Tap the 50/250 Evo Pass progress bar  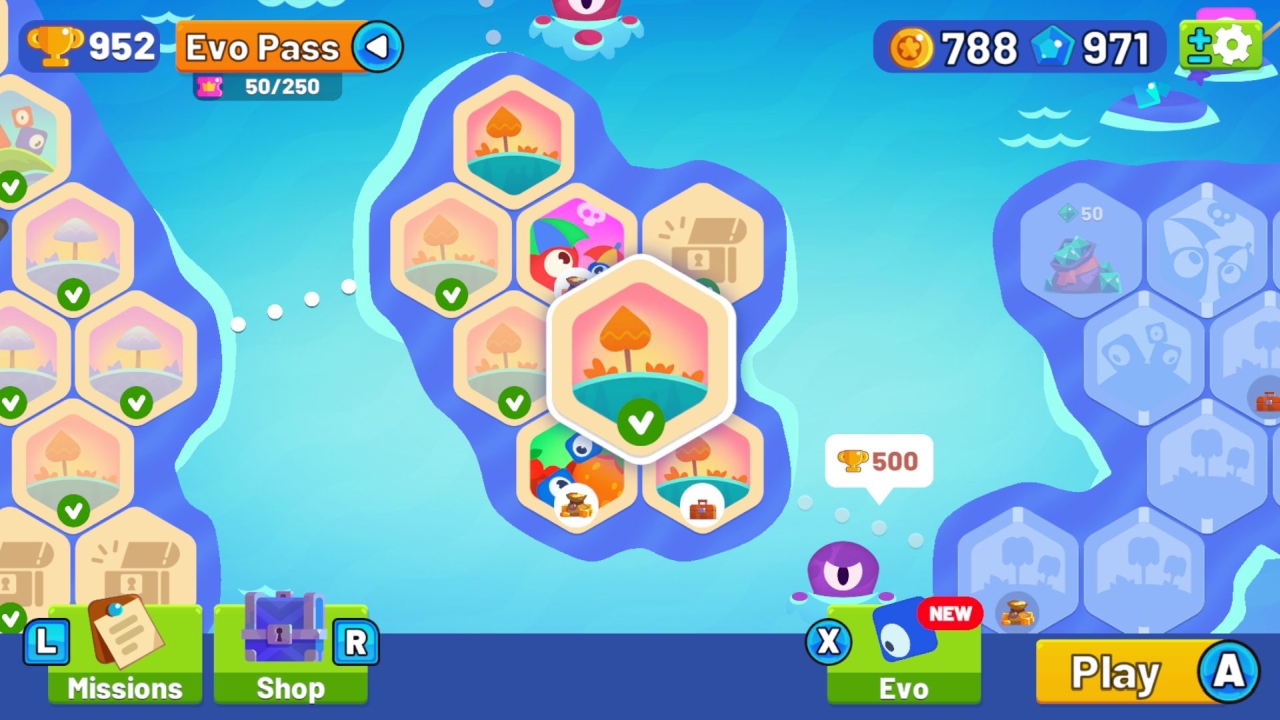[264, 87]
